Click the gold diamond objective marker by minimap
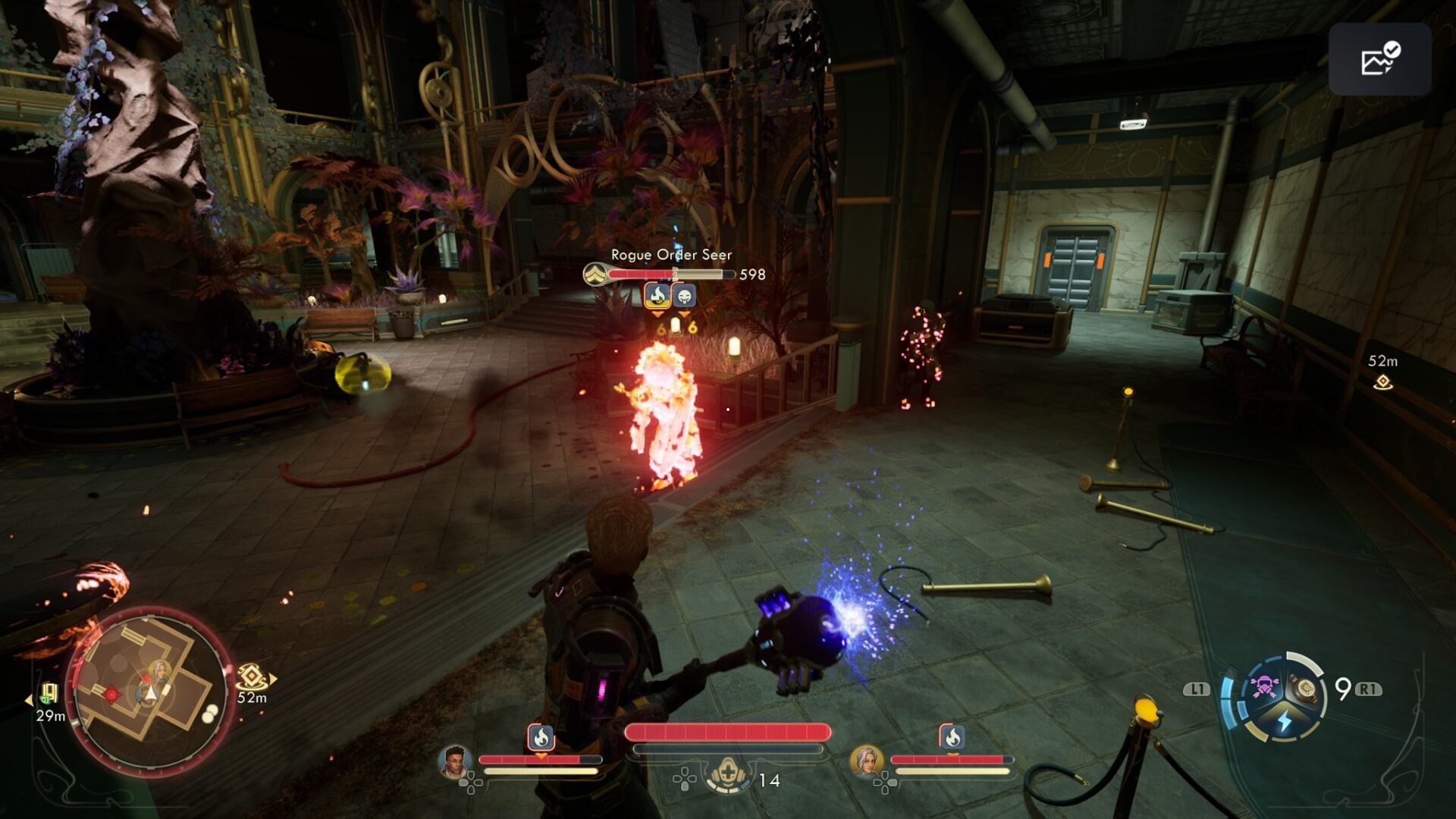Screen dimensions: 1456x819 [251, 676]
